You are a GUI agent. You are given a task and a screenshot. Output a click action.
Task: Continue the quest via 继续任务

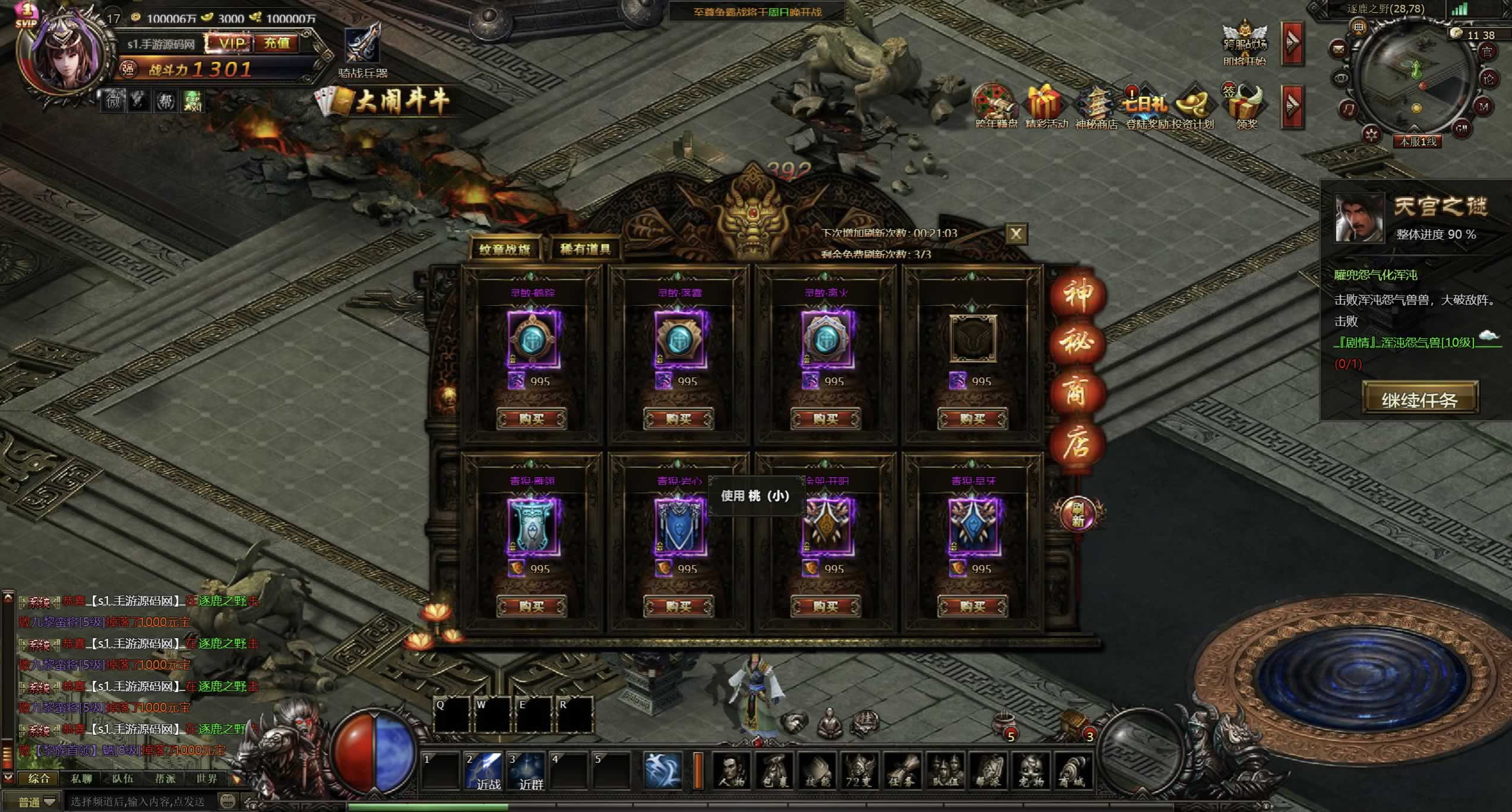(x=1419, y=399)
